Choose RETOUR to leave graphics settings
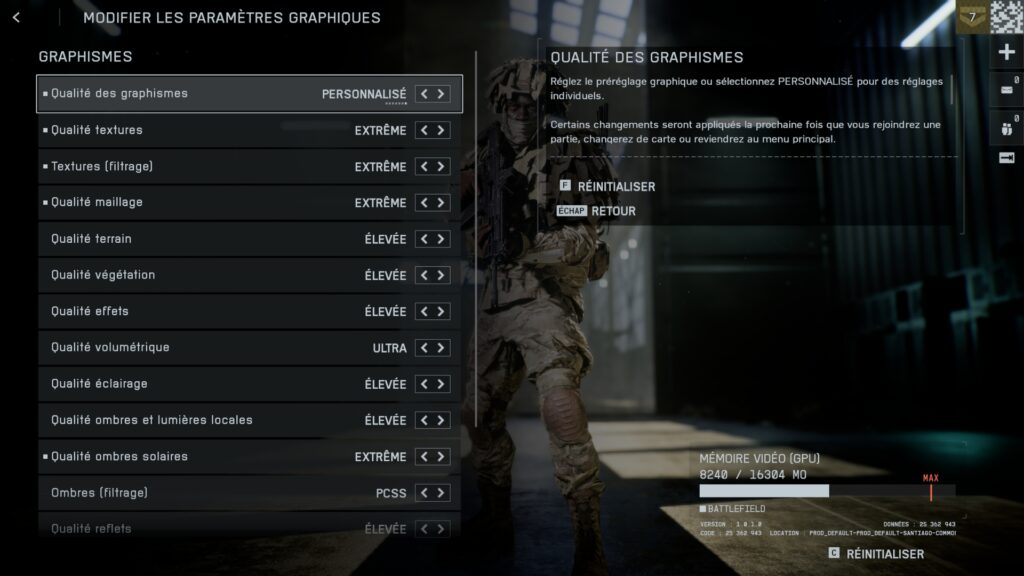1024x576 pixels. coord(612,211)
